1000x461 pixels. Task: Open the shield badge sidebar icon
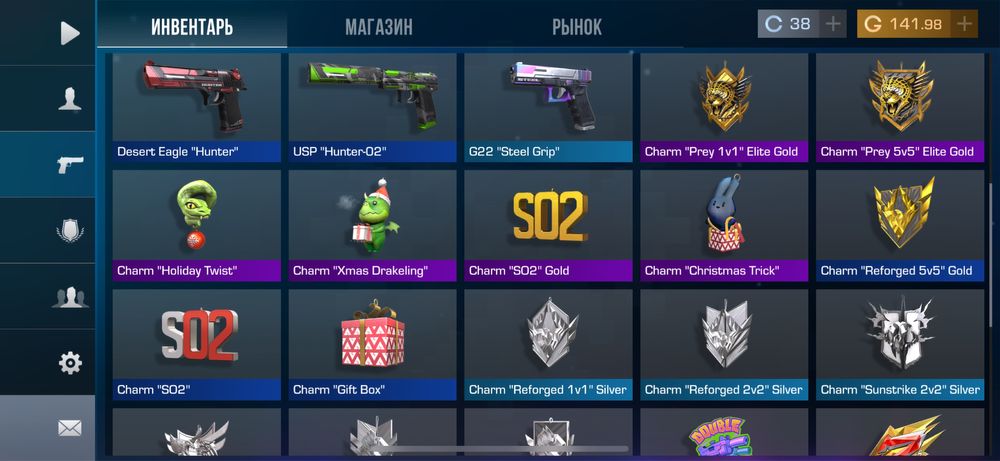click(69, 231)
